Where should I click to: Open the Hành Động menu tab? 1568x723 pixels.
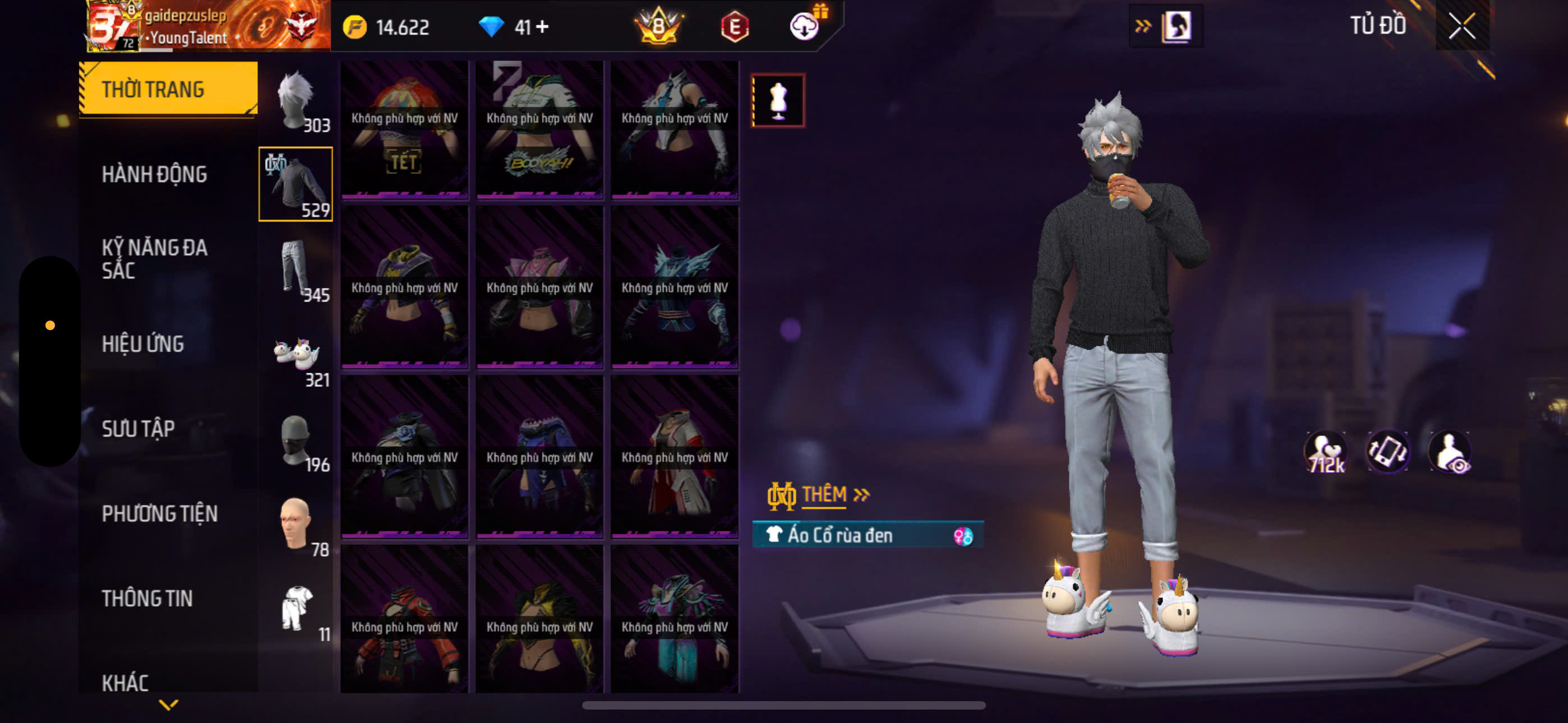pos(154,175)
